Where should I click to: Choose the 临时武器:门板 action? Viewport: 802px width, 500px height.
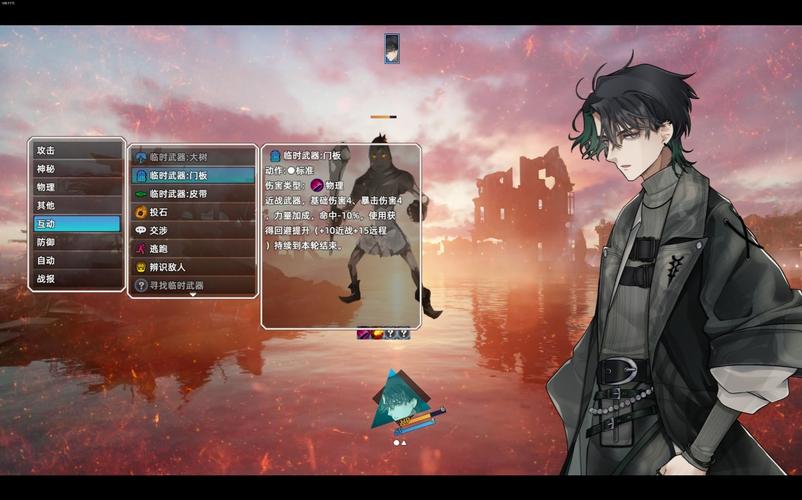(193, 175)
